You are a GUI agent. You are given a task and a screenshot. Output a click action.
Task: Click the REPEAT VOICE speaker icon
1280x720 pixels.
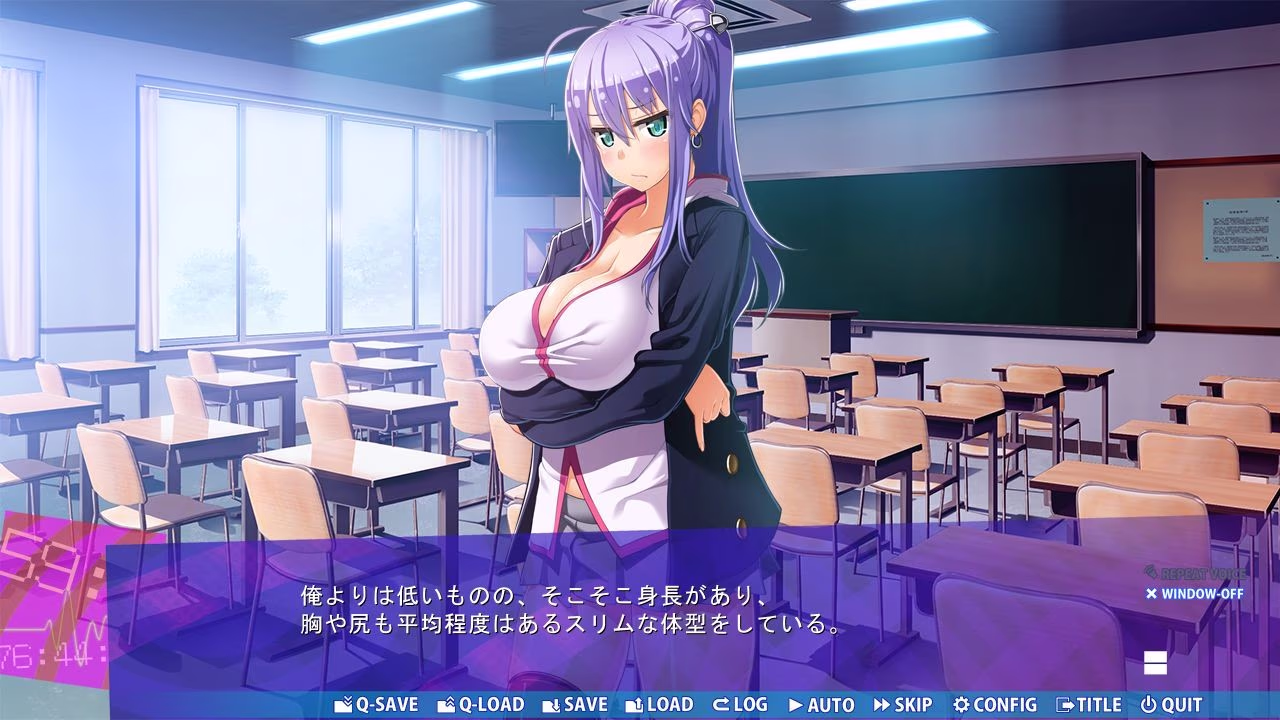(x=1152, y=573)
